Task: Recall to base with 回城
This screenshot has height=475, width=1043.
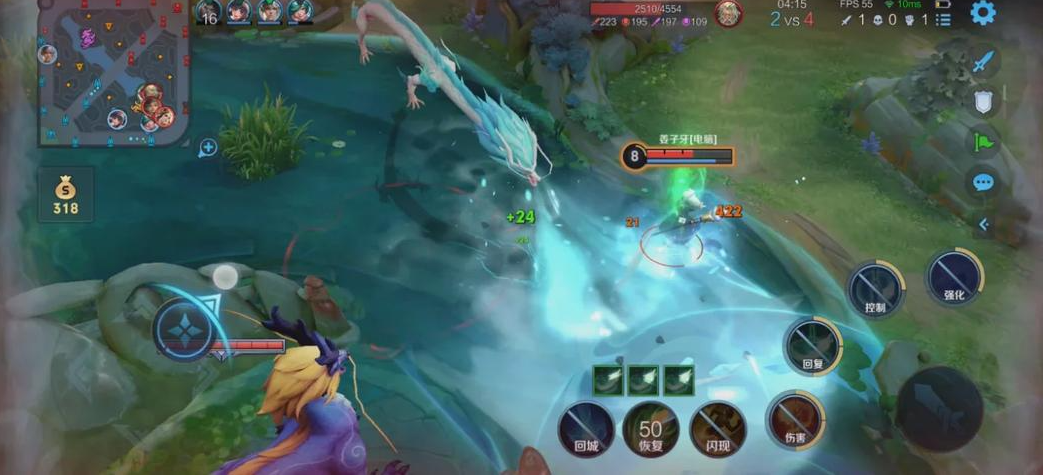Action: pyautogui.click(x=586, y=430)
